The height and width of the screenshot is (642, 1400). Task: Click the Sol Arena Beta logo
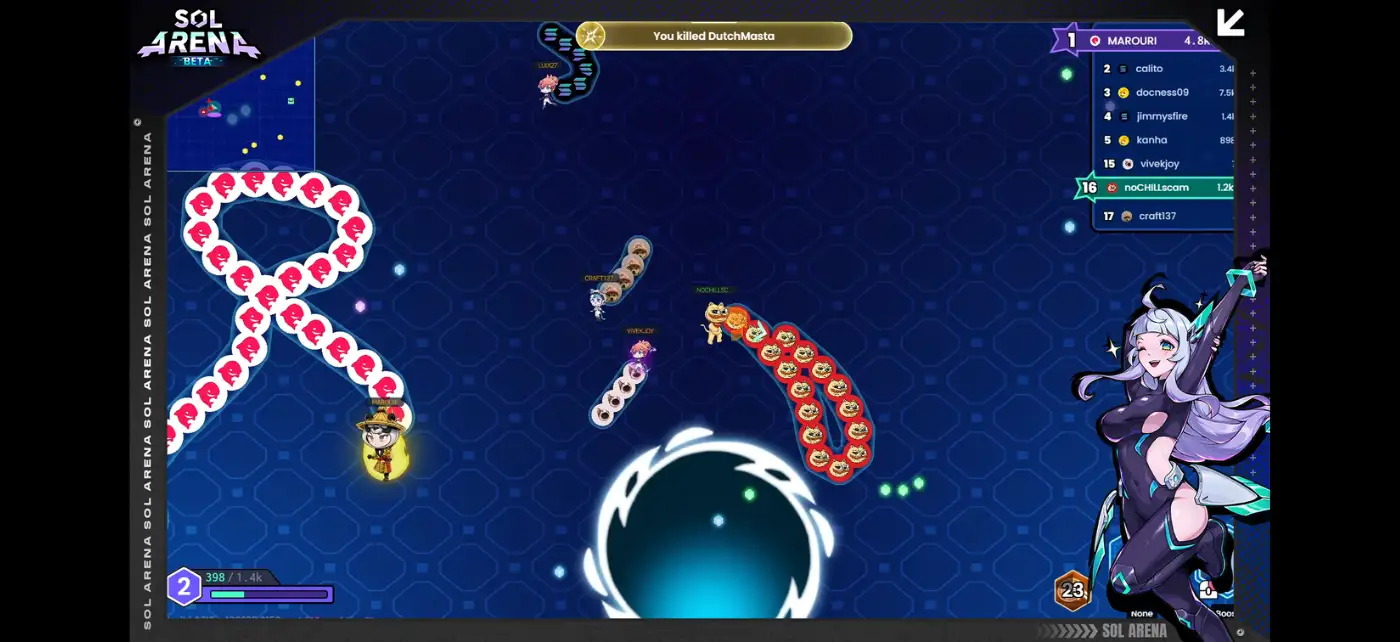[x=198, y=38]
